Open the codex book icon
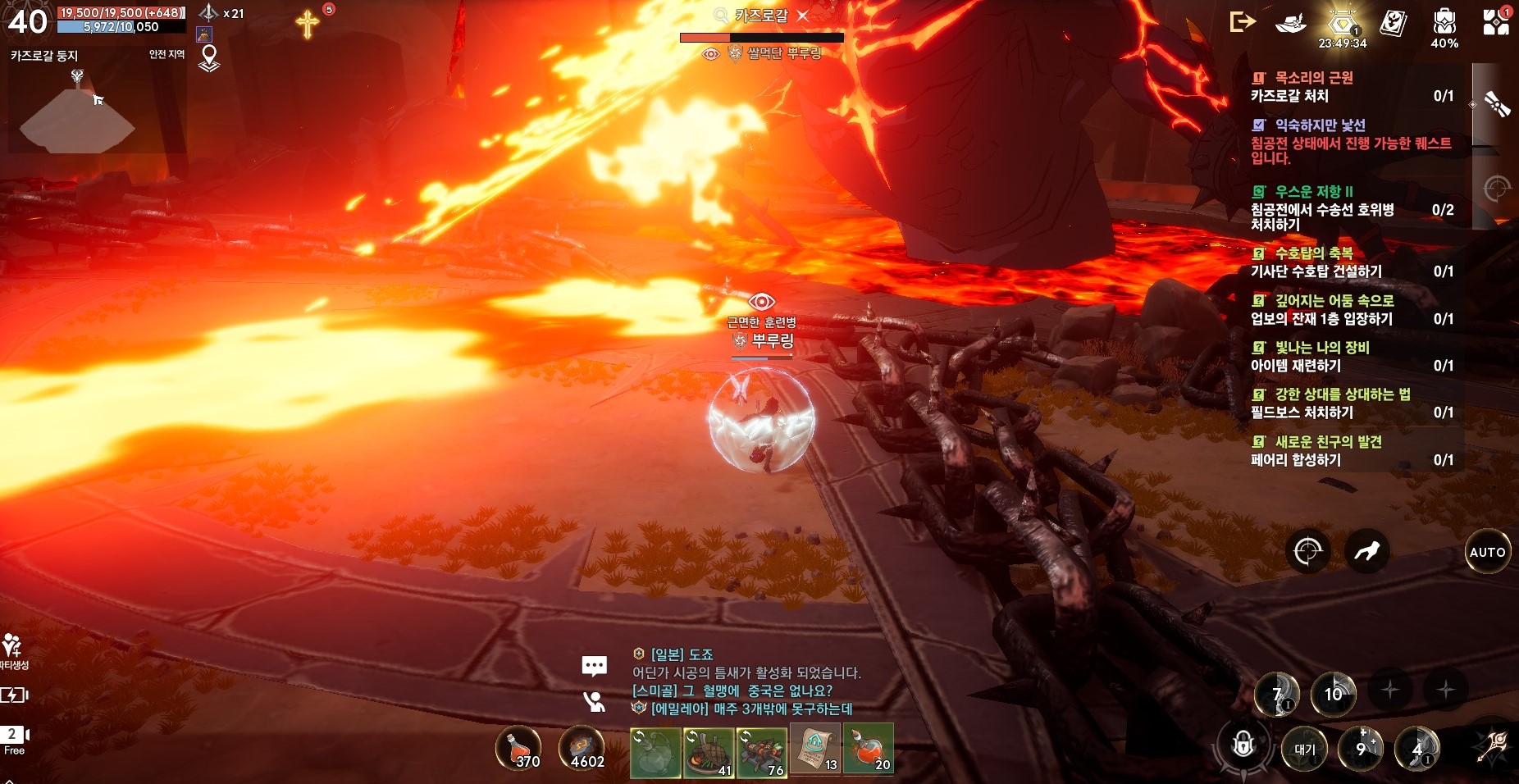The image size is (1519, 784). click(1393, 23)
